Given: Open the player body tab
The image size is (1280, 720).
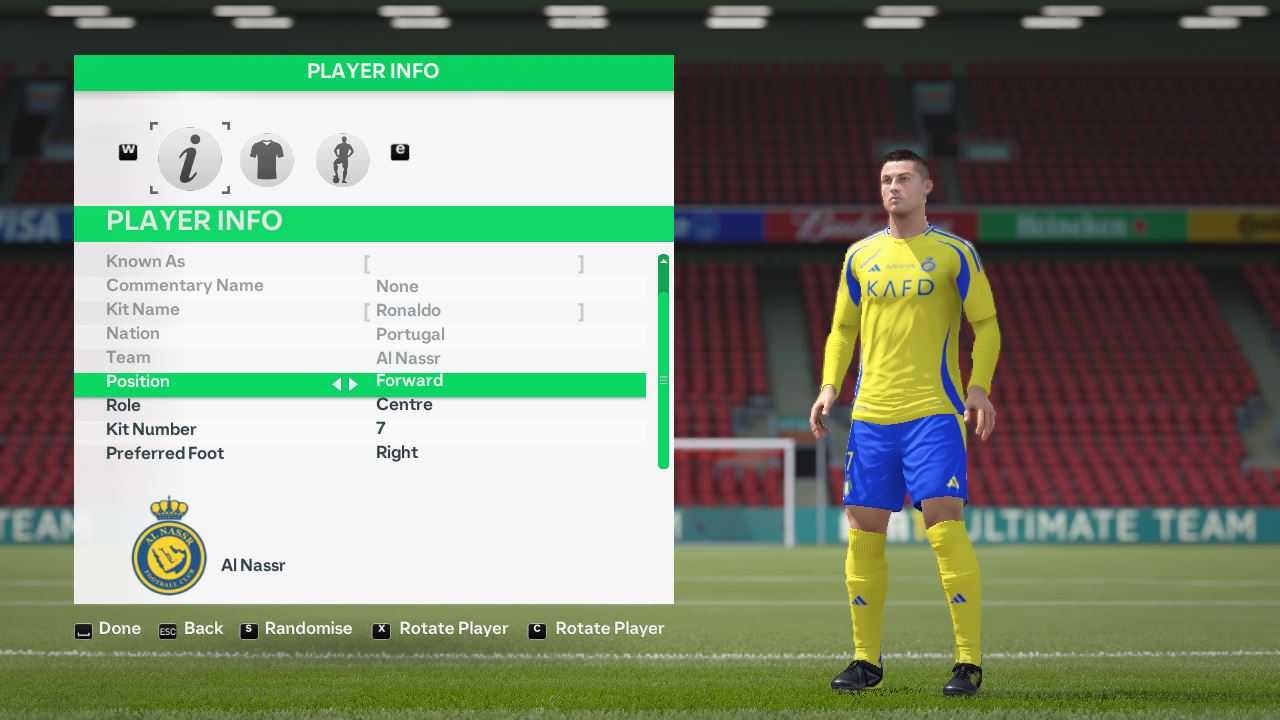Looking at the screenshot, I should click(342, 159).
